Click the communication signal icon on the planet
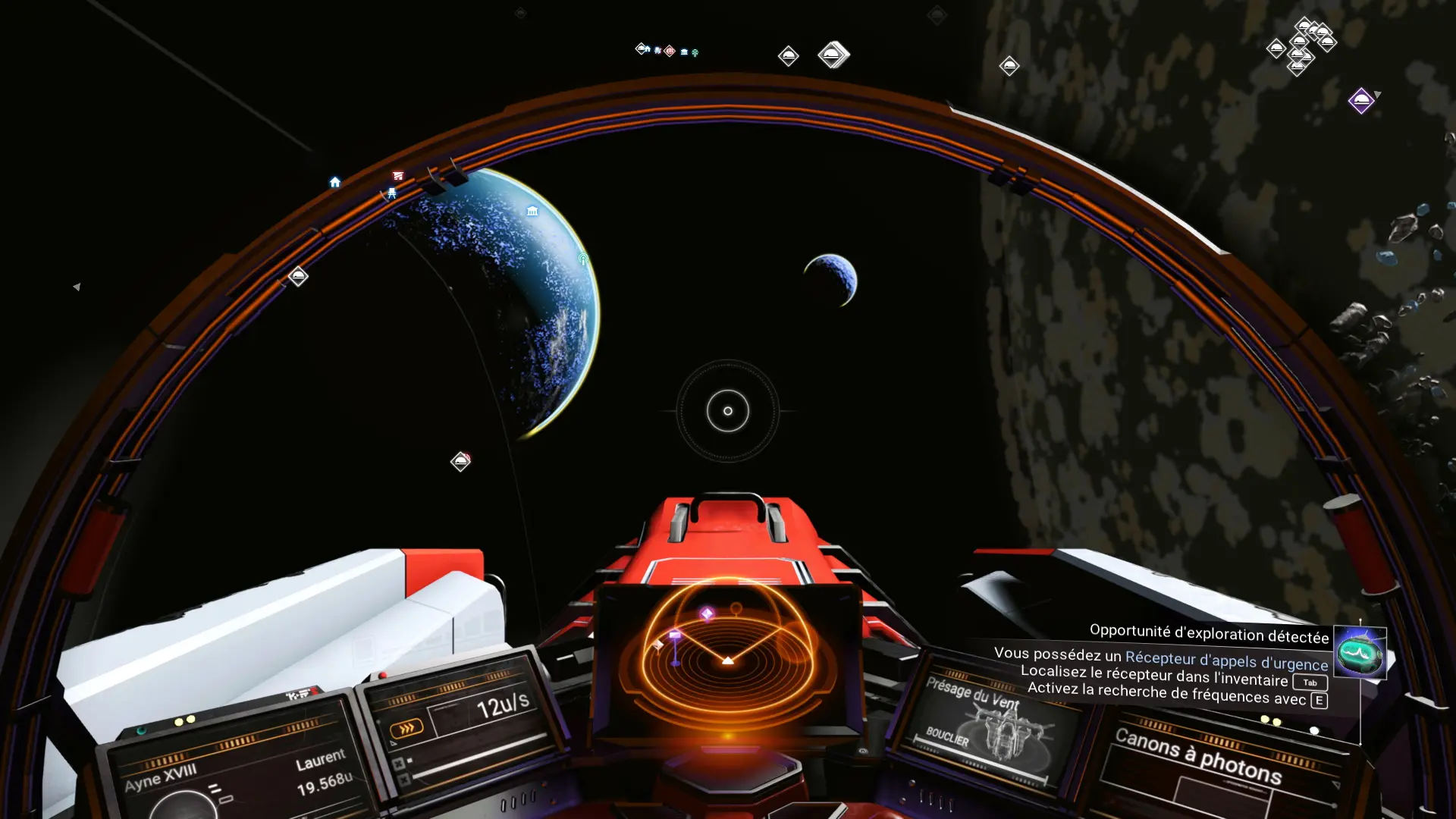 click(x=582, y=259)
